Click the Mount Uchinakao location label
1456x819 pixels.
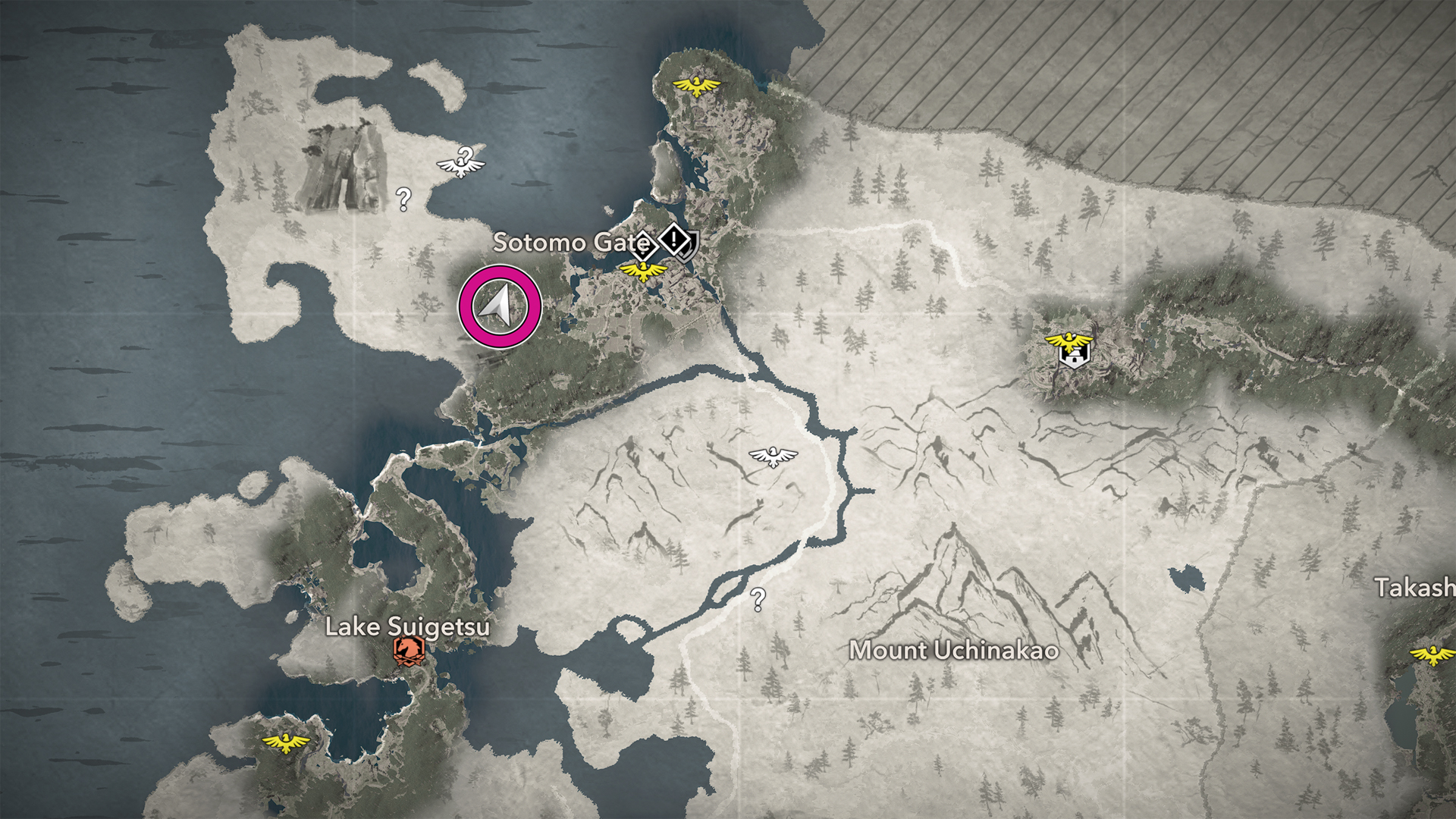953,651
